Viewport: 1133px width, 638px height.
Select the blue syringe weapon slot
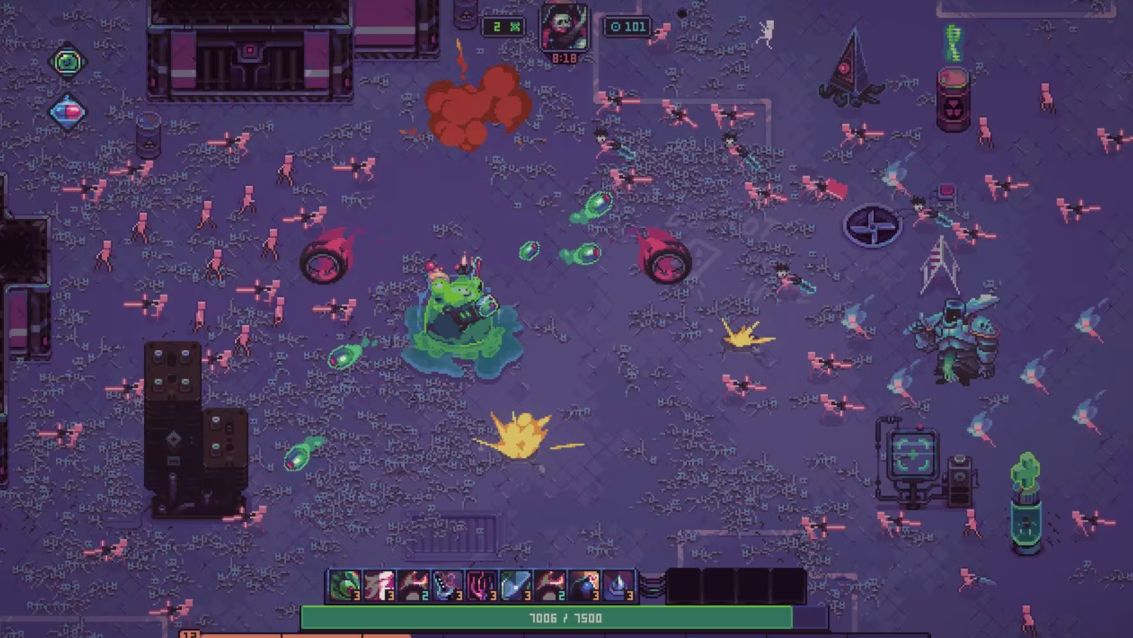click(x=448, y=585)
